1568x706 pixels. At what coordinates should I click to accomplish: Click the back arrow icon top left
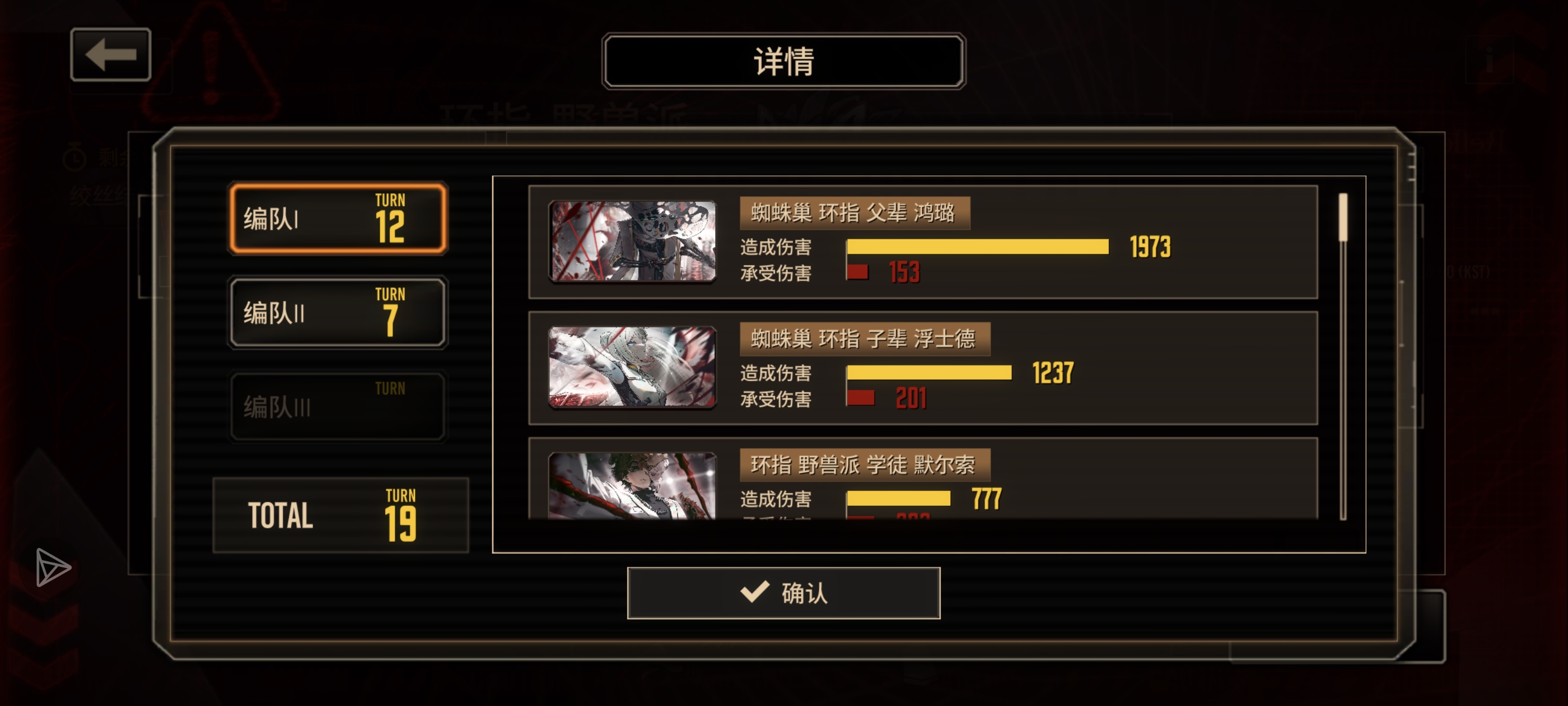pos(111,55)
